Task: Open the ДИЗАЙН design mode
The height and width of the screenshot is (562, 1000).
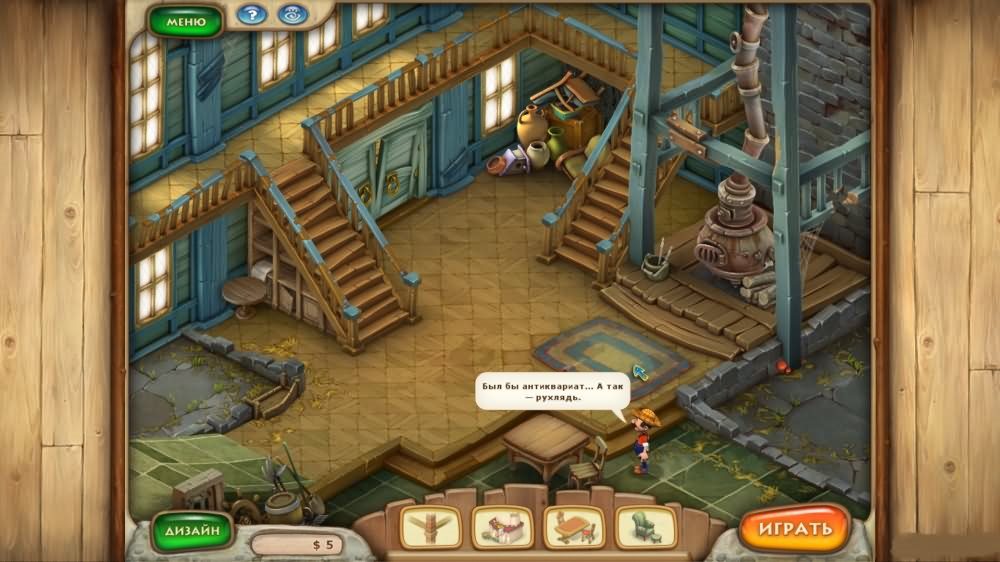Action: click(x=191, y=529)
